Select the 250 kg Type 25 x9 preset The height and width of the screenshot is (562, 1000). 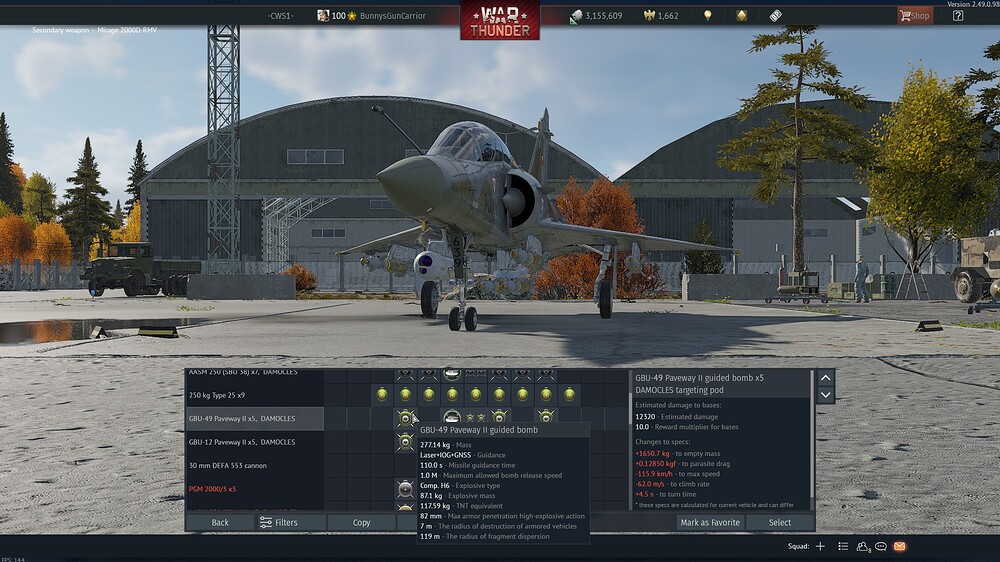[x=250, y=394]
